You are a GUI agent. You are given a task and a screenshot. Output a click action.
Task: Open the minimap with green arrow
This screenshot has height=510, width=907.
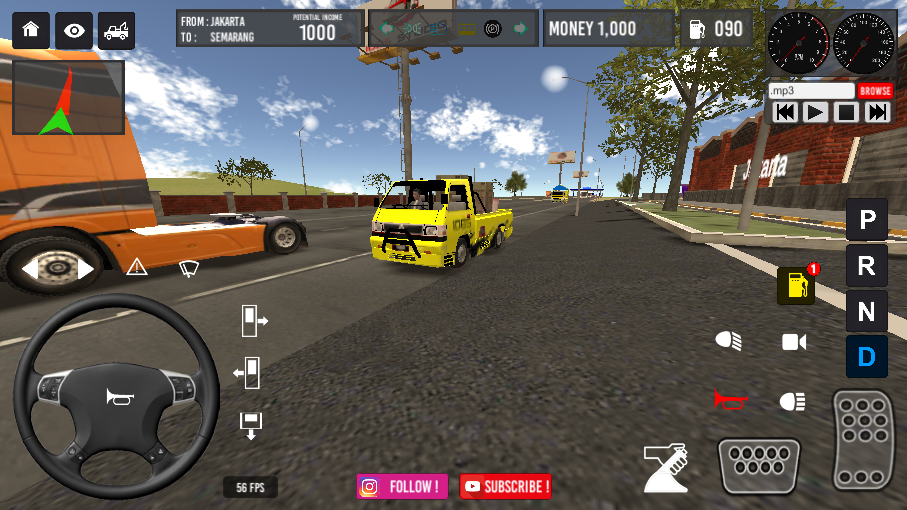tap(68, 98)
